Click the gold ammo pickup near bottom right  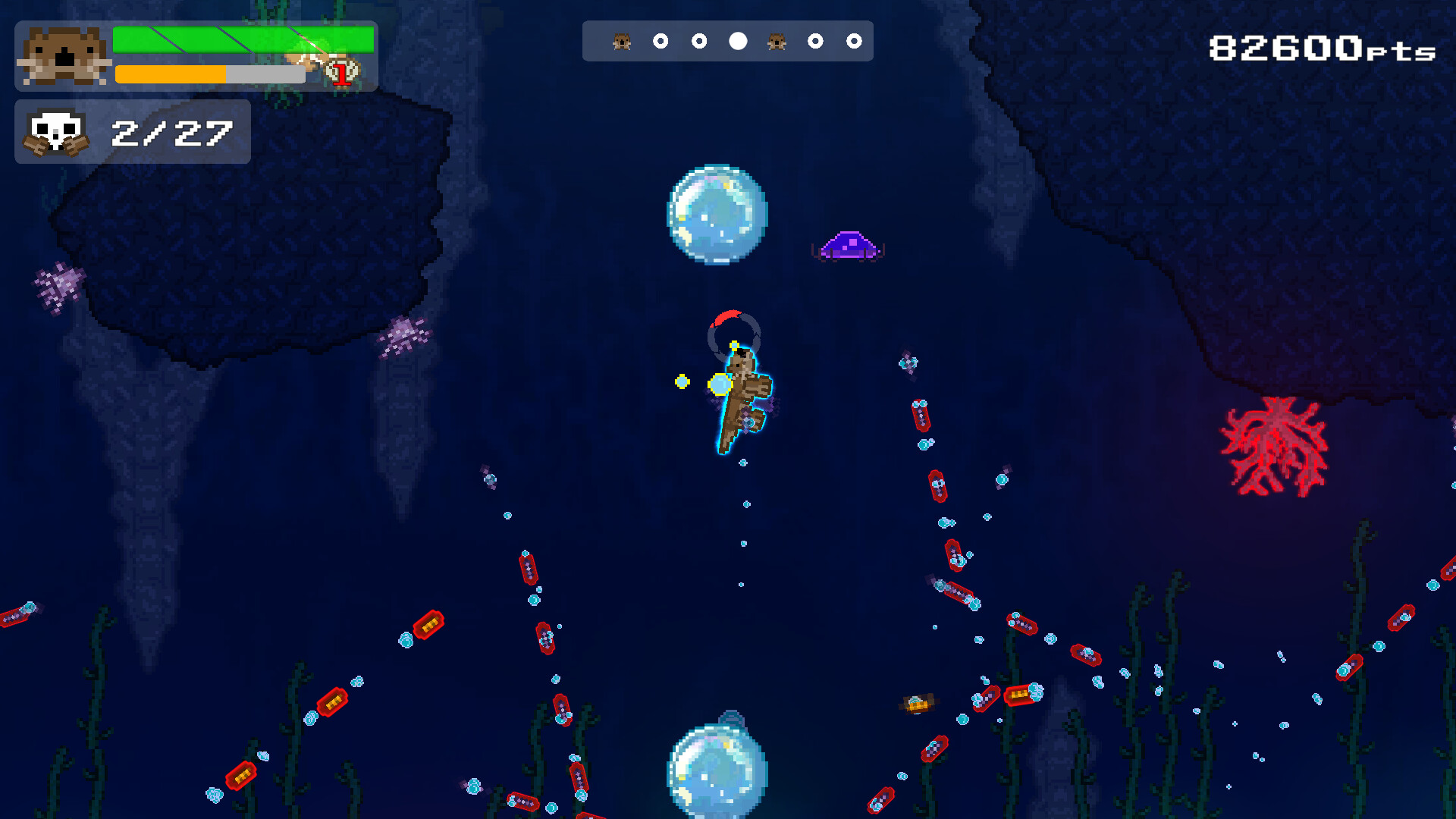pyautogui.click(x=918, y=703)
